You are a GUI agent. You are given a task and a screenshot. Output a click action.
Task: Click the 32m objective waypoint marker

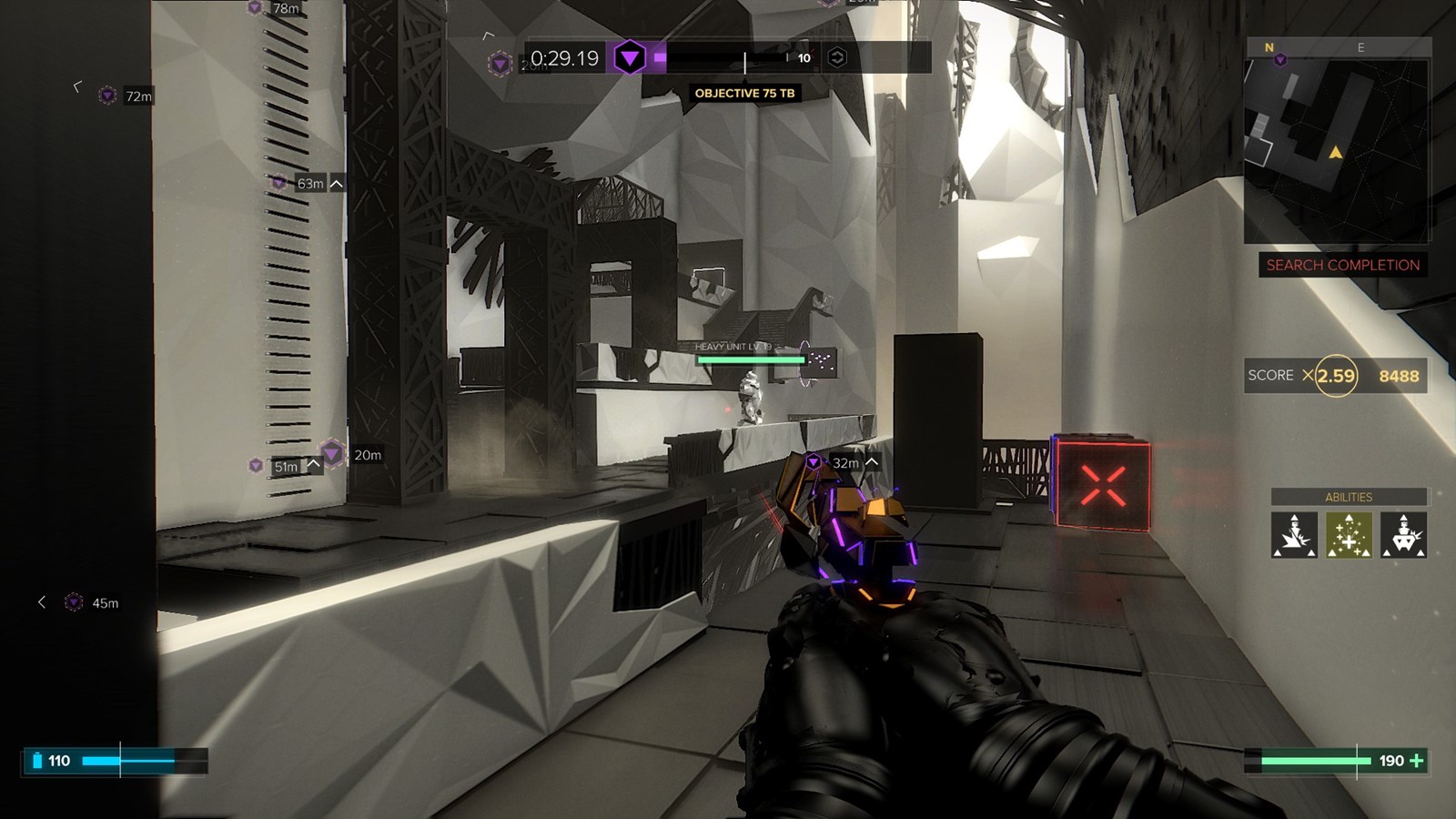point(814,462)
